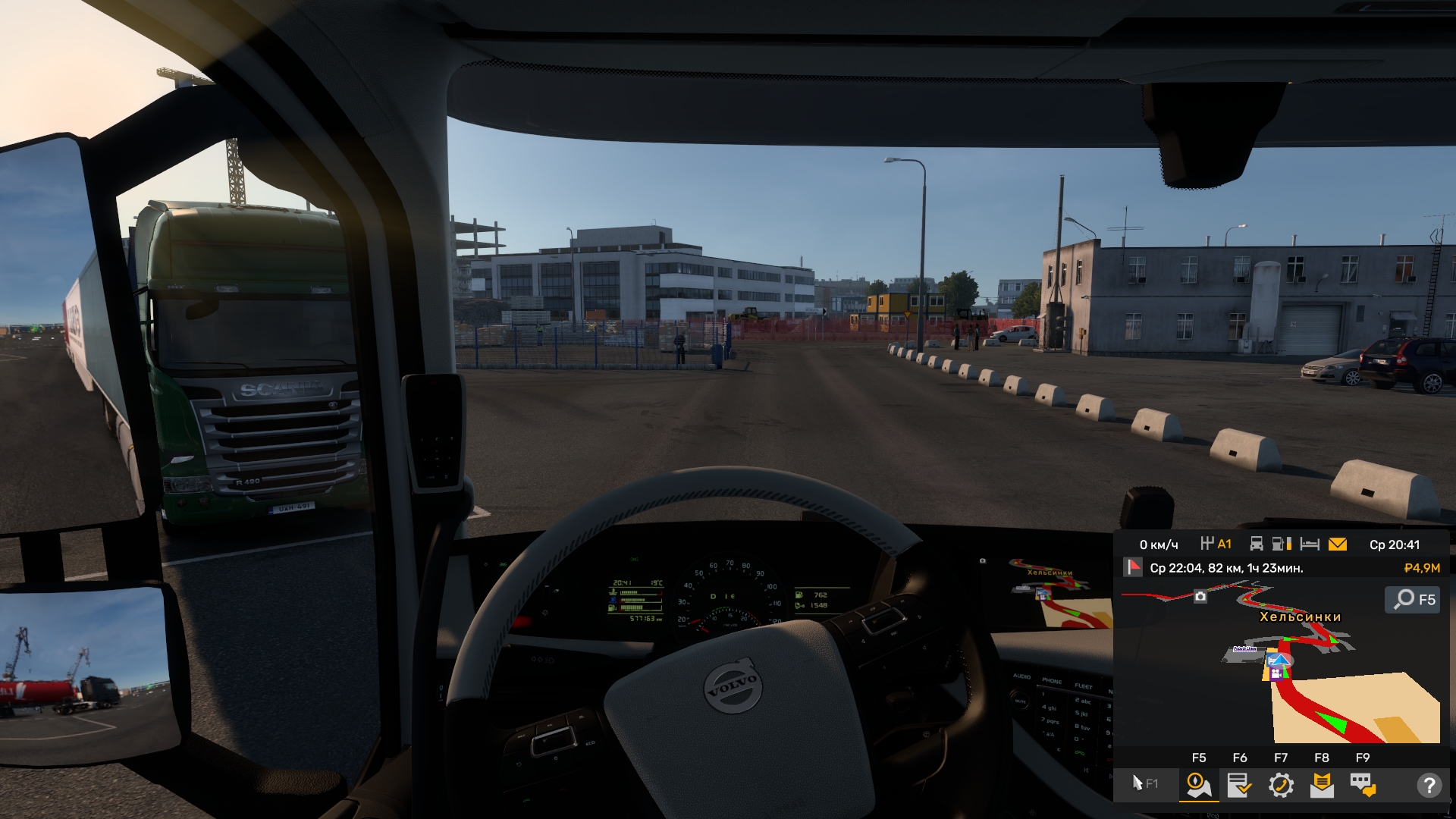Viewport: 1456px width, 819px height.
Task: Activate the mouse cursor control button
Action: tap(1144, 783)
